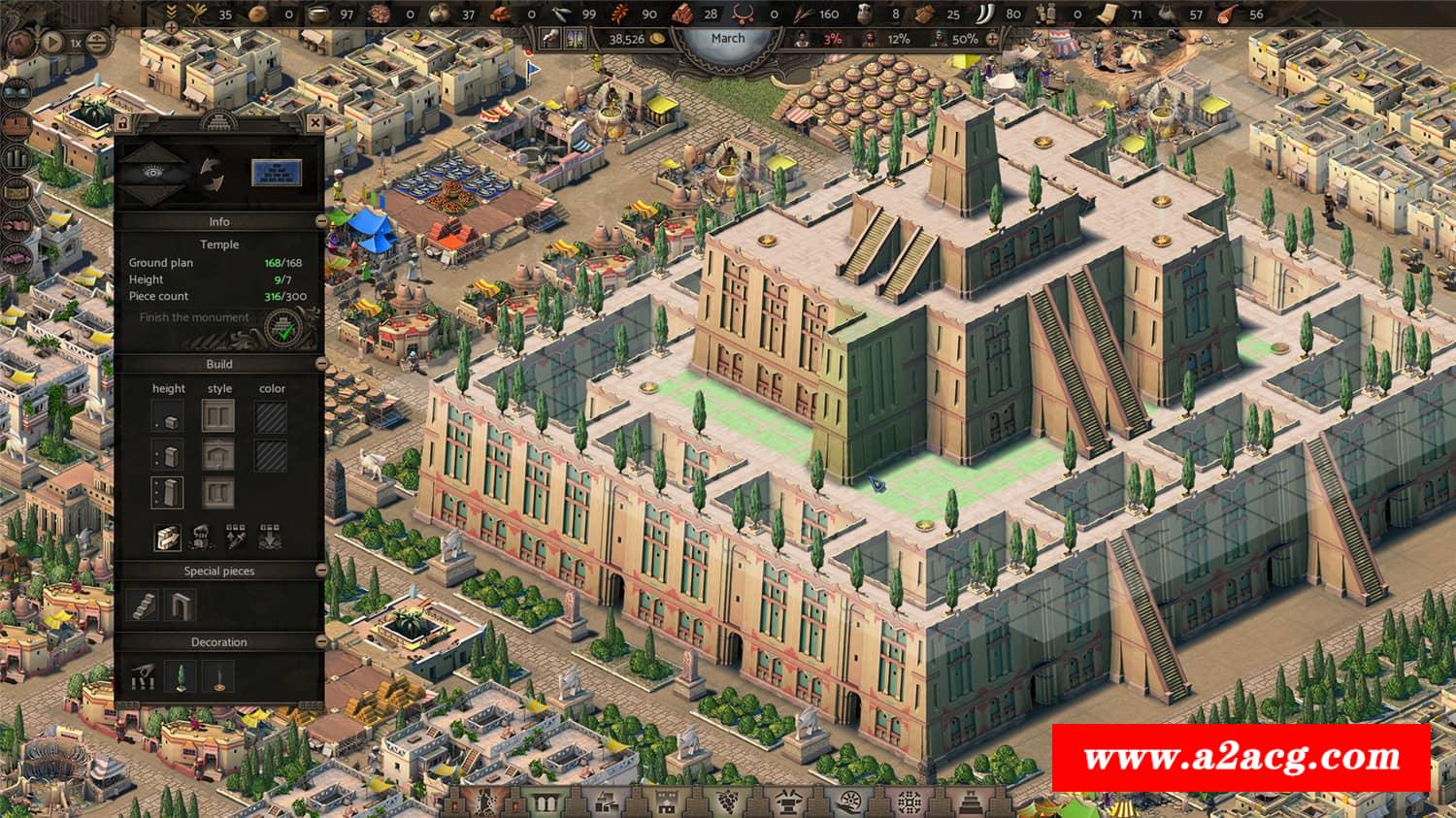Click the play button for game speed
The width and height of the screenshot is (1456, 818).
[50, 43]
